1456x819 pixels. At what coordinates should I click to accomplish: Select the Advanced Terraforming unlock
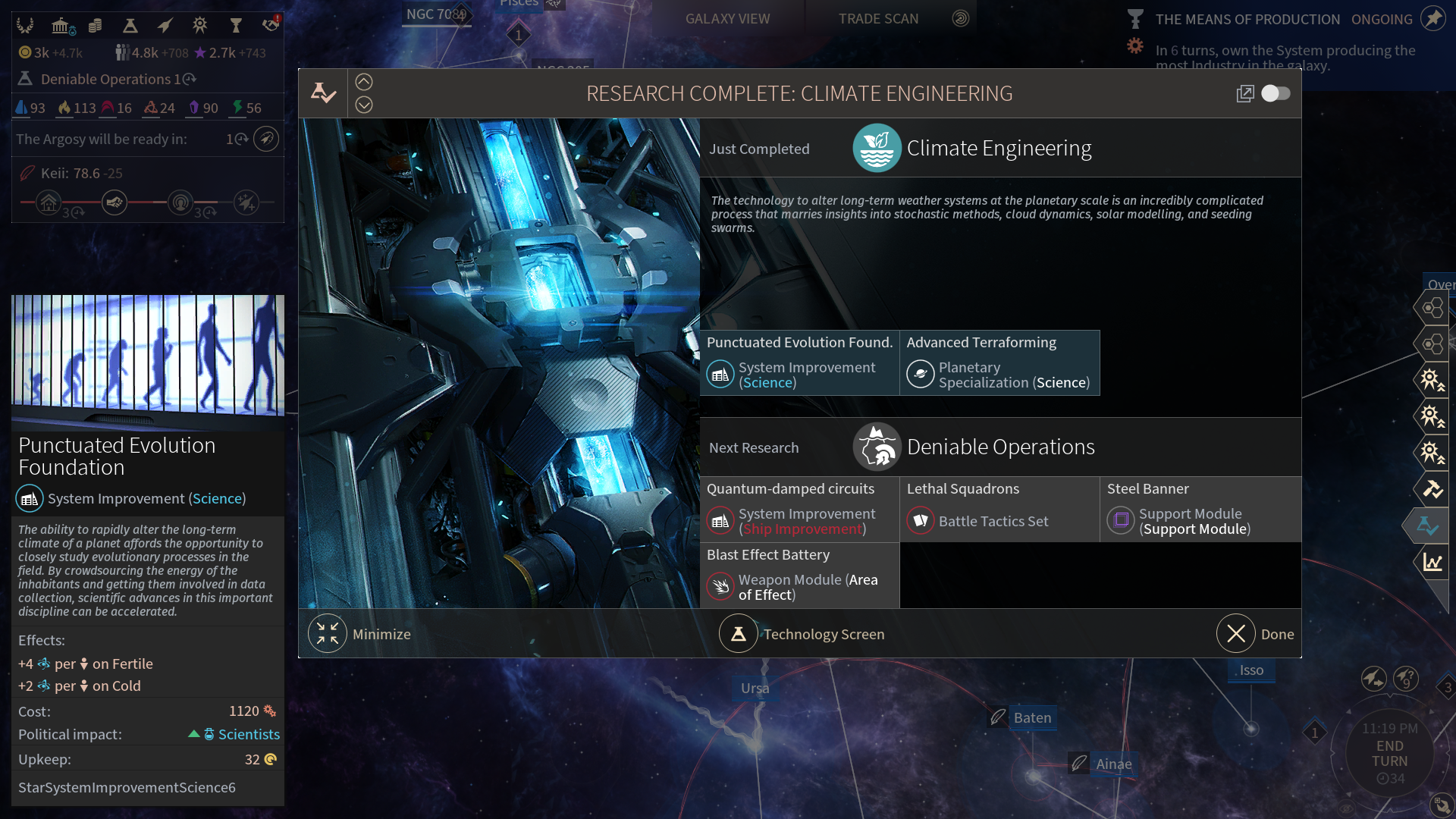point(999,363)
